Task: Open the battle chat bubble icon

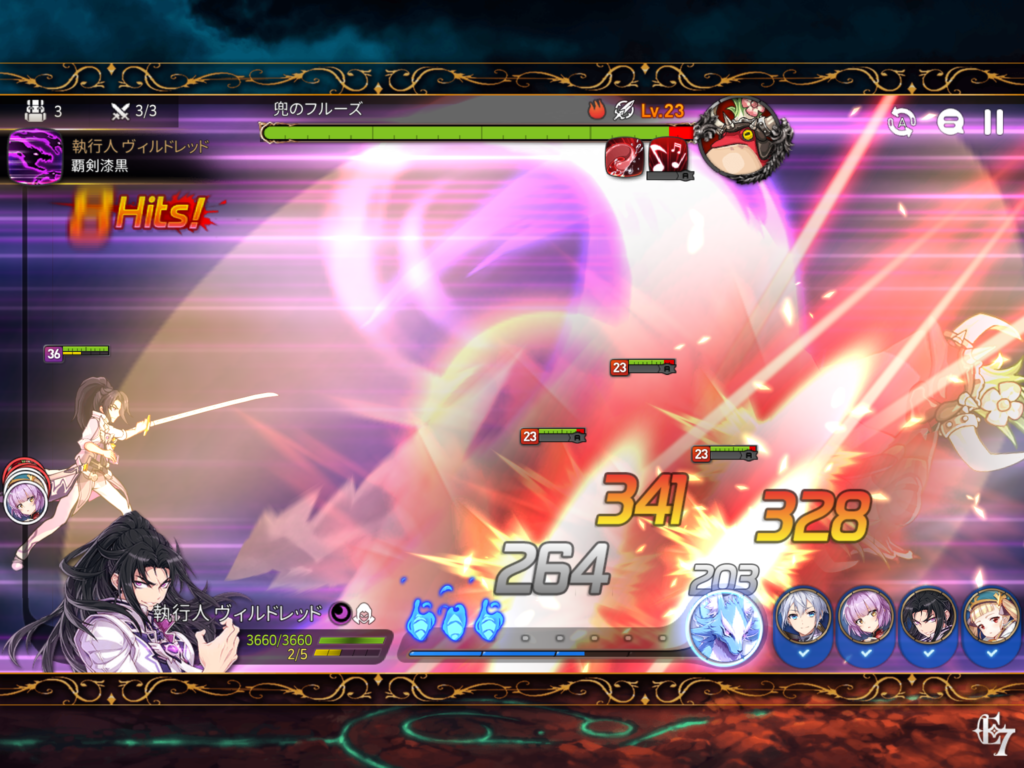Action: (x=949, y=122)
